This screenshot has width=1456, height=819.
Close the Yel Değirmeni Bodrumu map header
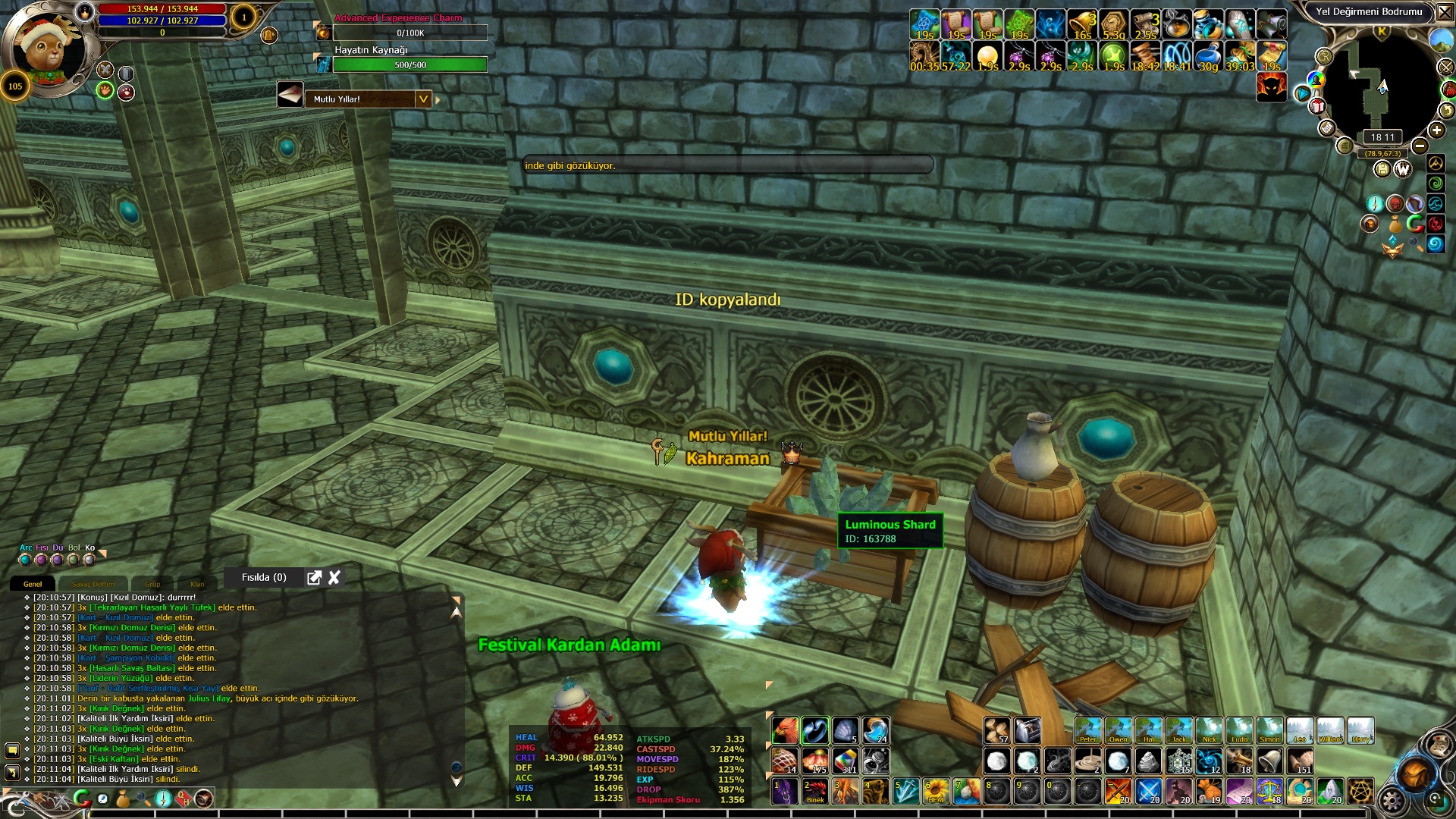[x=1444, y=12]
